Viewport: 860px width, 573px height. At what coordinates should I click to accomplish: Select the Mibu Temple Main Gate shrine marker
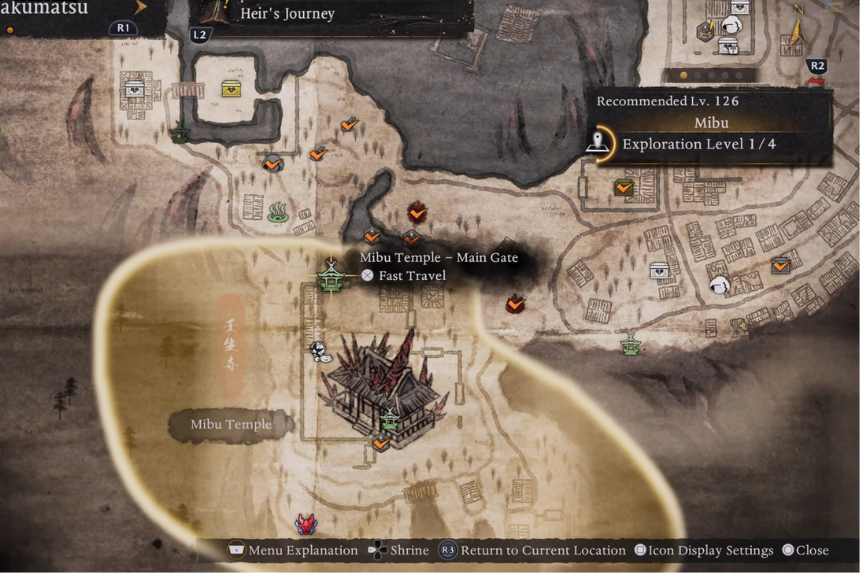click(x=330, y=276)
